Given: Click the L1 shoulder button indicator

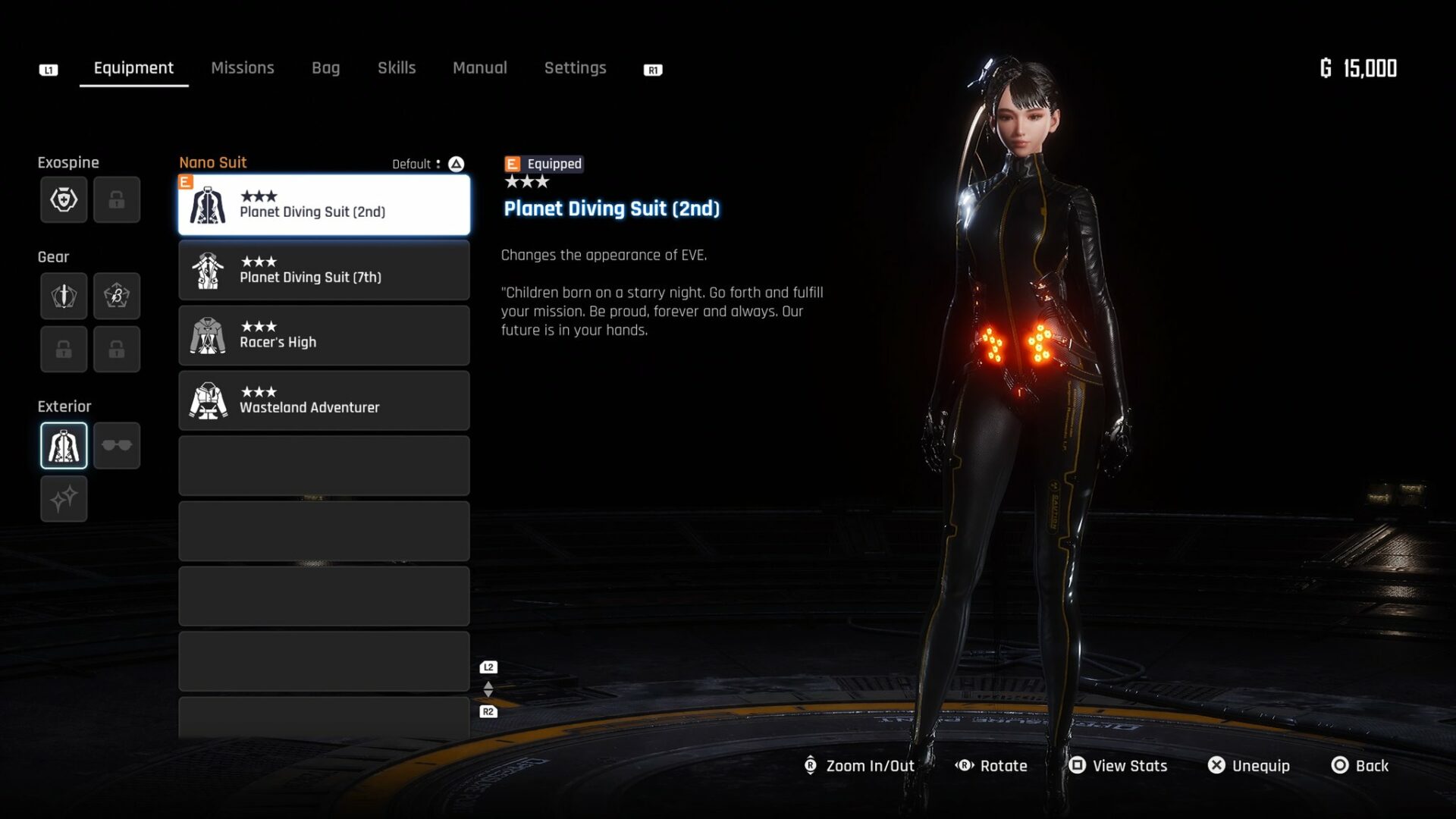Looking at the screenshot, I should [x=49, y=69].
